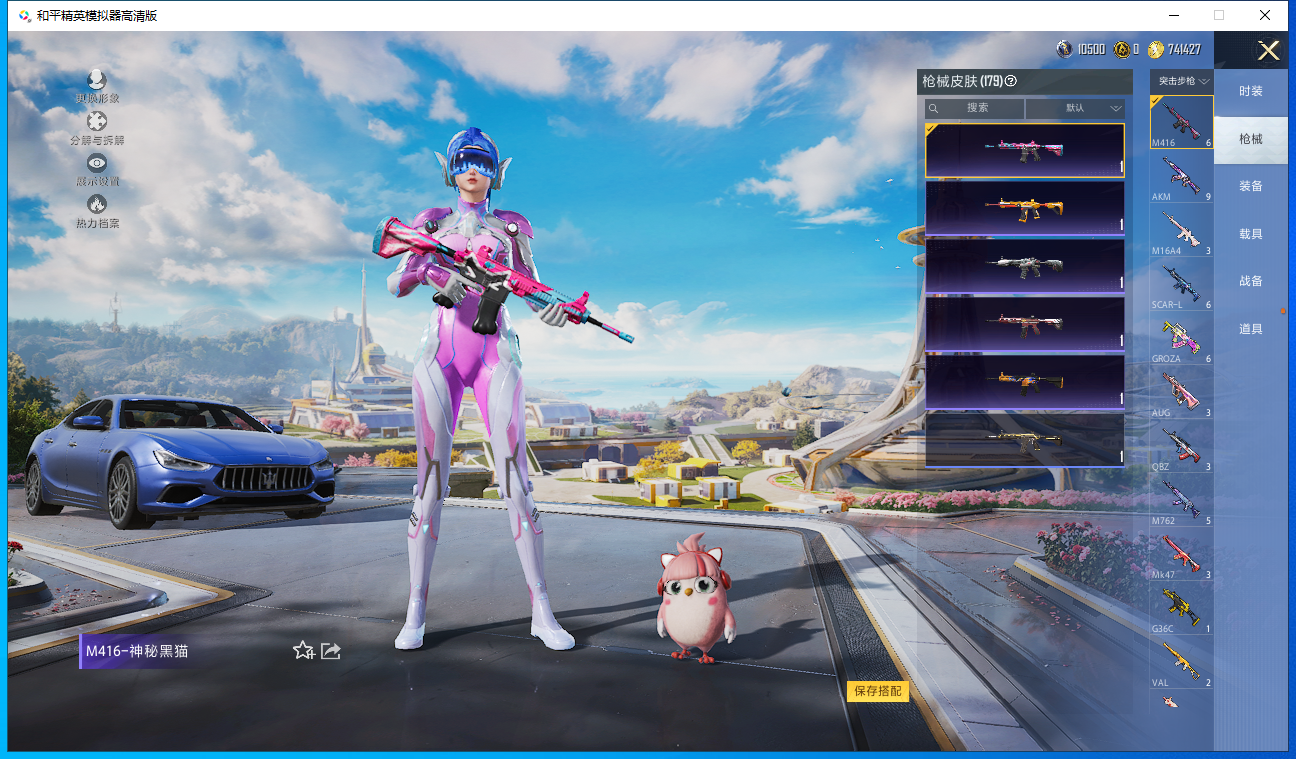Select the orange-yellow M416 skin
The width and height of the screenshot is (1296, 759).
[1025, 208]
